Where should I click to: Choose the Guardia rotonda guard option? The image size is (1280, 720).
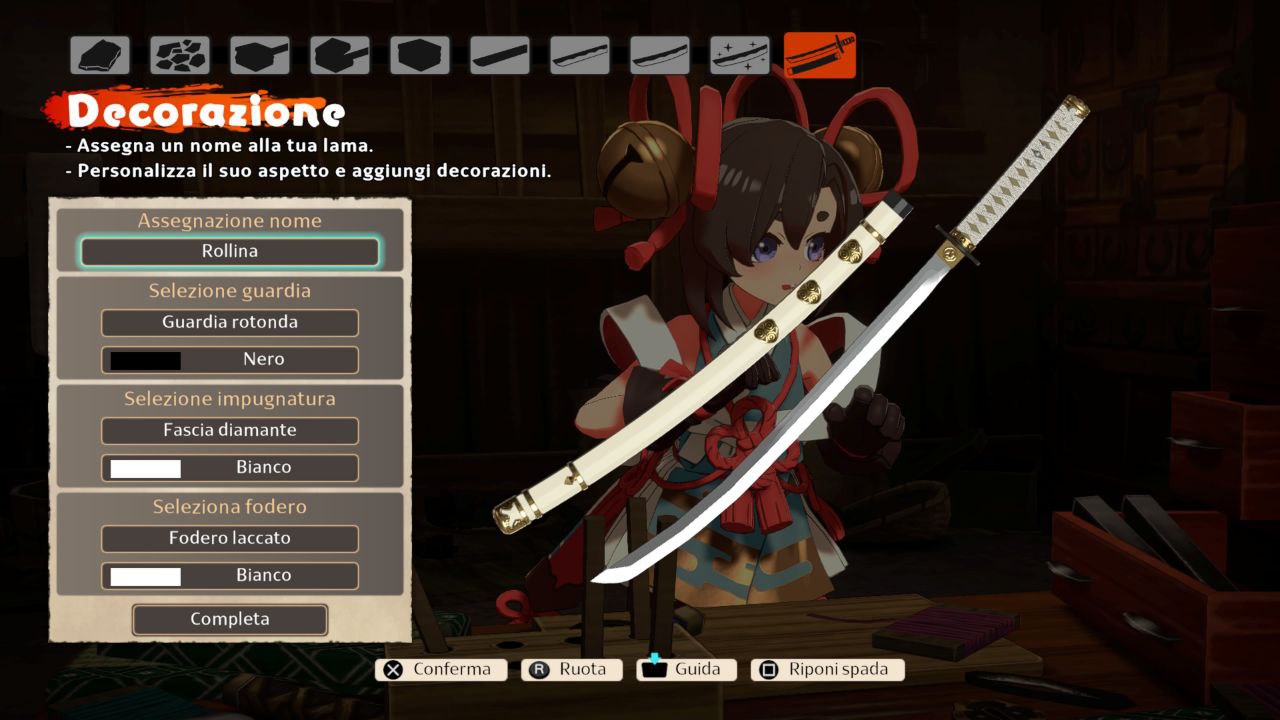[230, 323]
